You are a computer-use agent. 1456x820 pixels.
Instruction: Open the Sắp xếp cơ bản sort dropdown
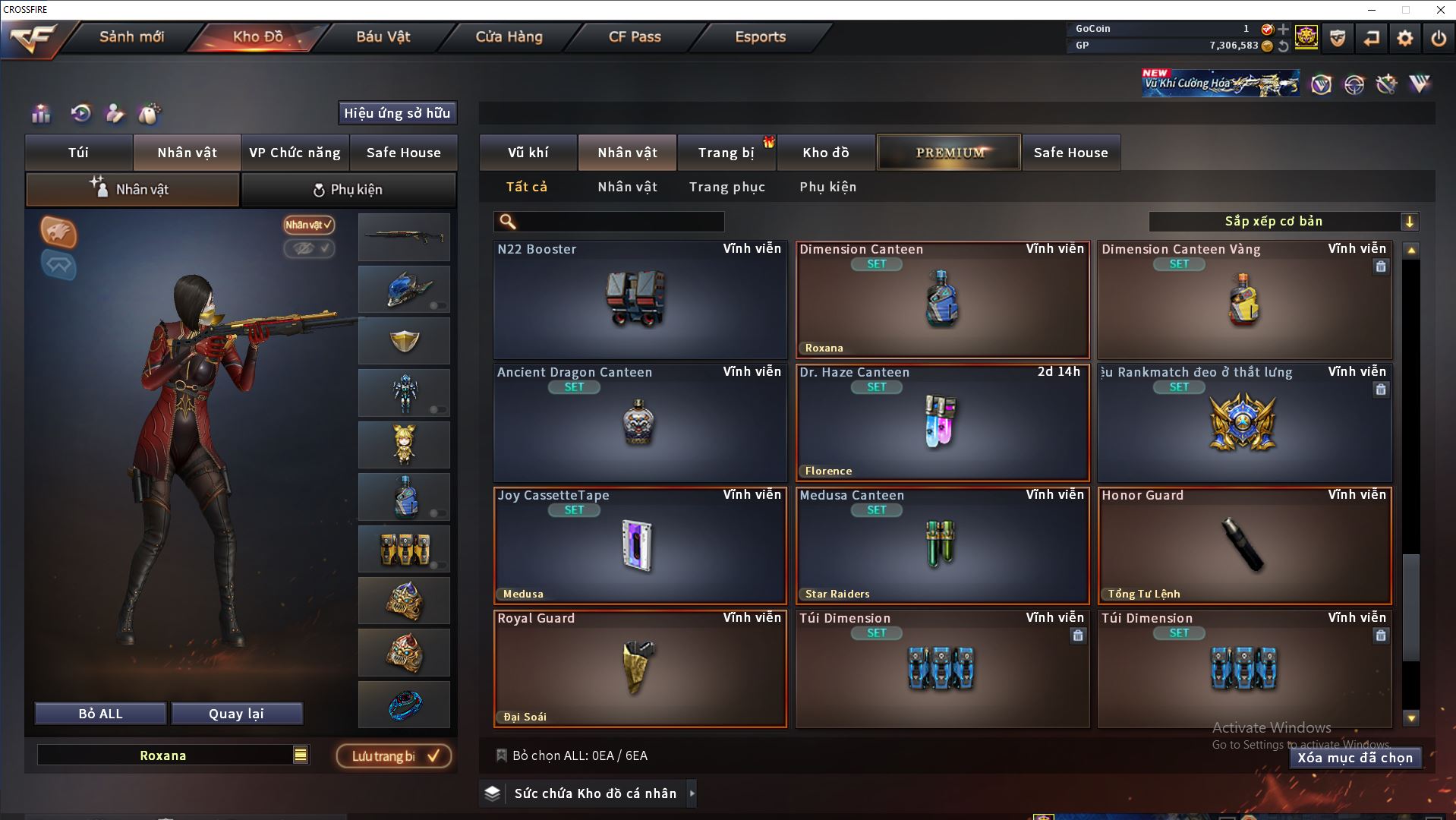(1283, 222)
